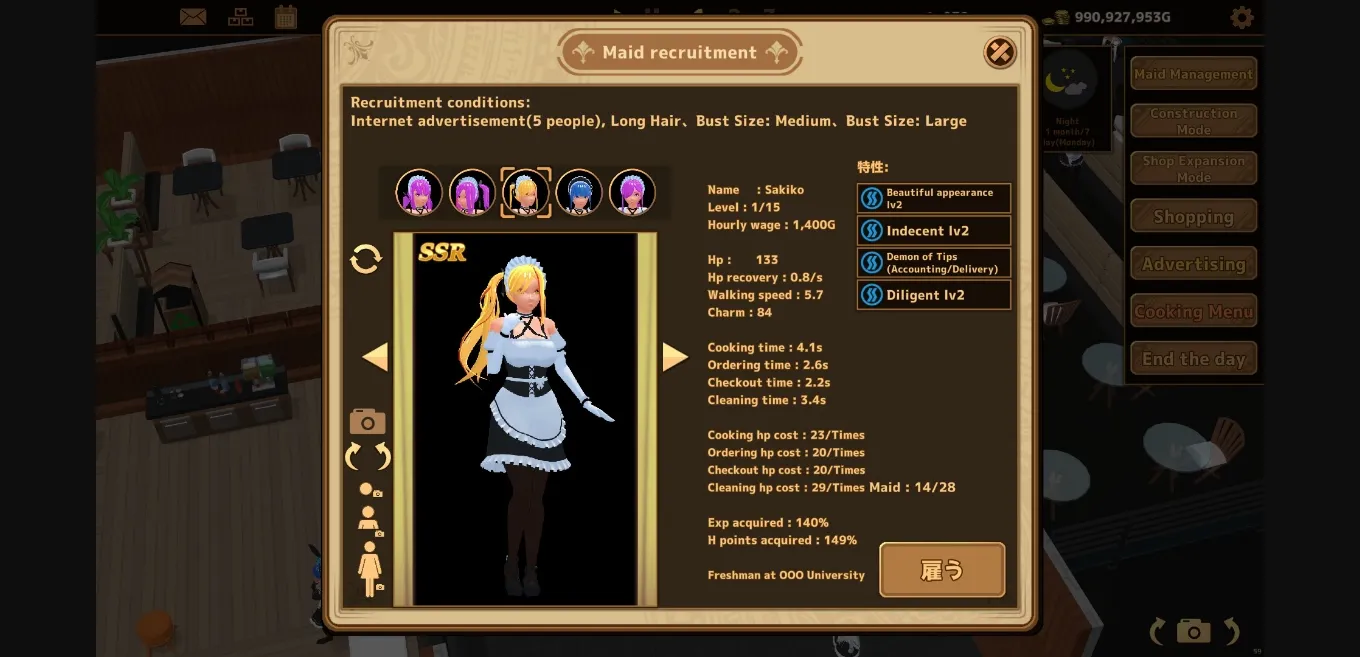This screenshot has width=1360, height=657.
Task: Open Maid Management
Action: [x=1193, y=74]
